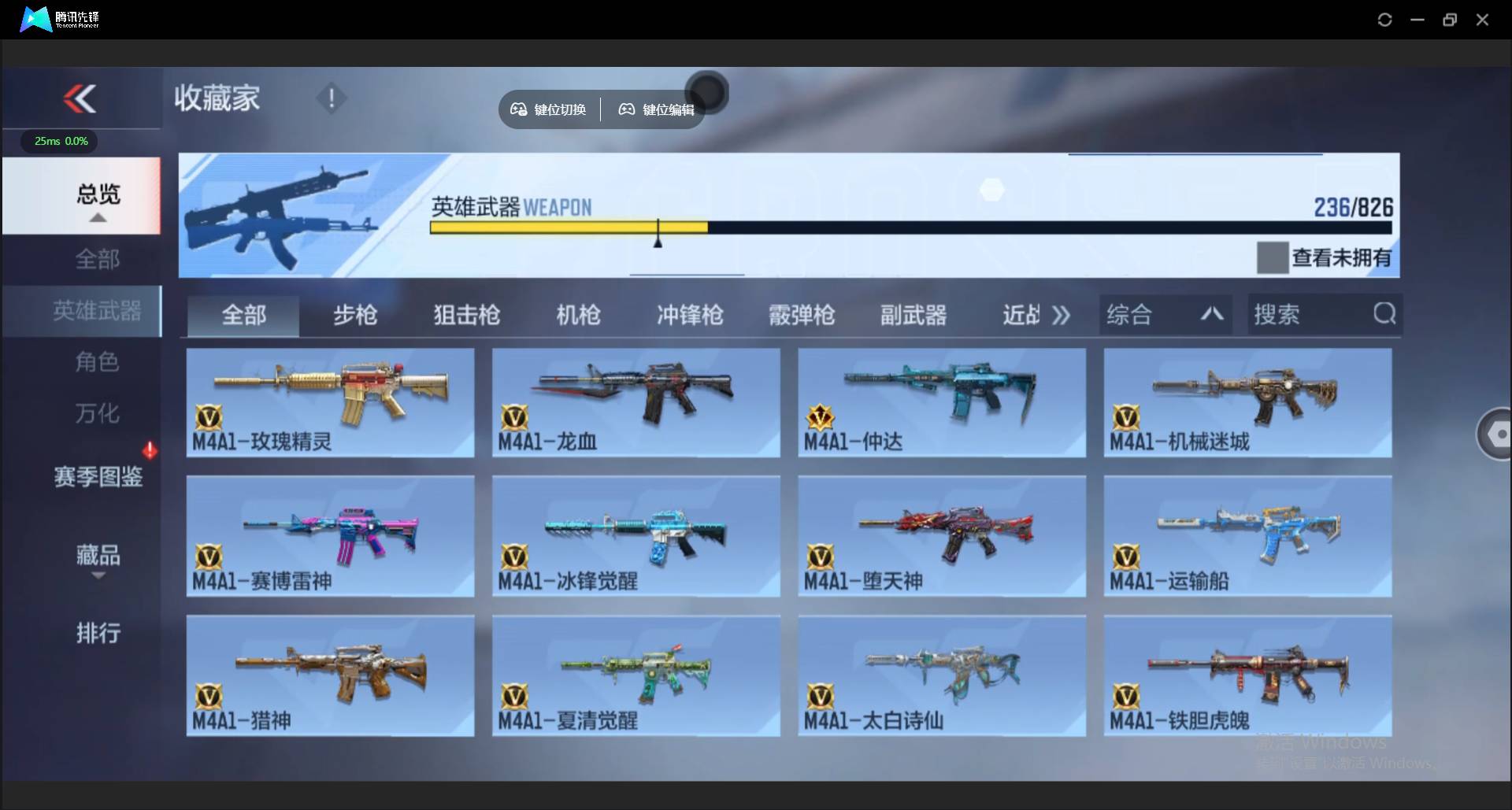Screen dimensions: 1512x810
Task: Collapse the 总览 section arrow
Action: [x=98, y=218]
